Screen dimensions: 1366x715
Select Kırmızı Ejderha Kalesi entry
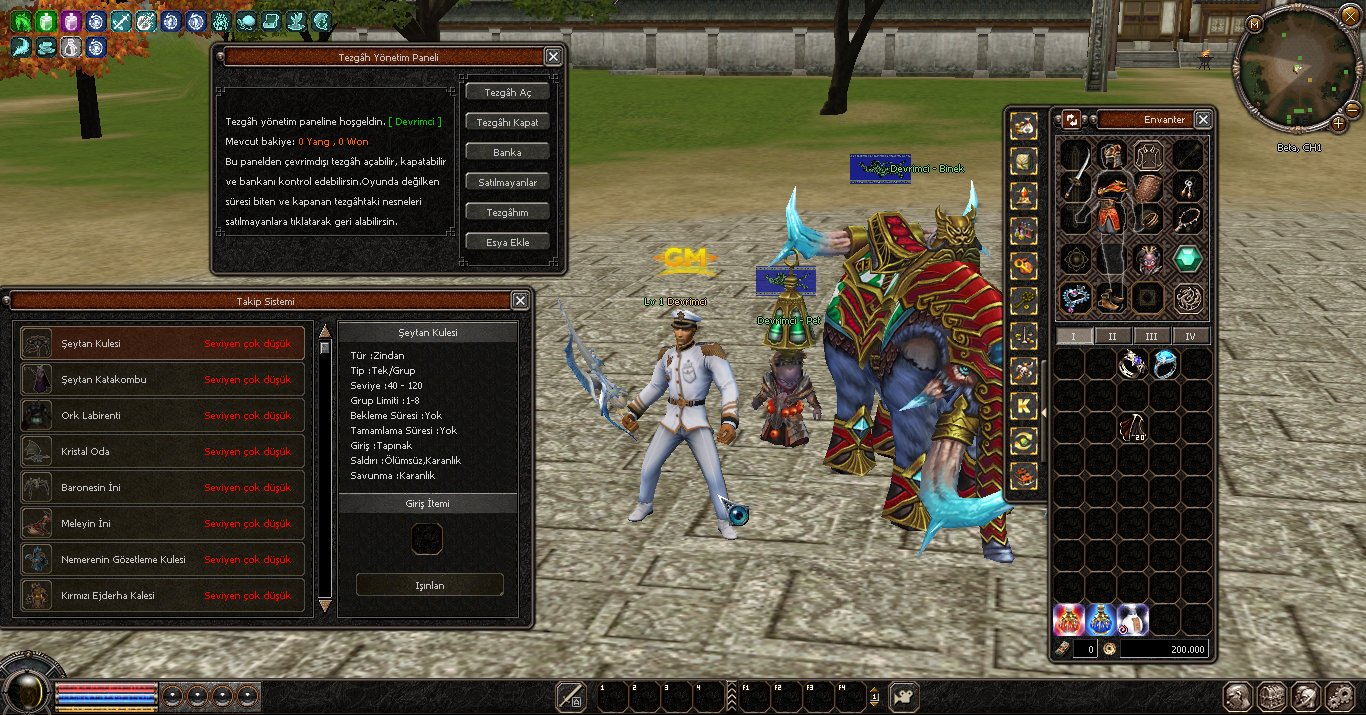click(163, 596)
